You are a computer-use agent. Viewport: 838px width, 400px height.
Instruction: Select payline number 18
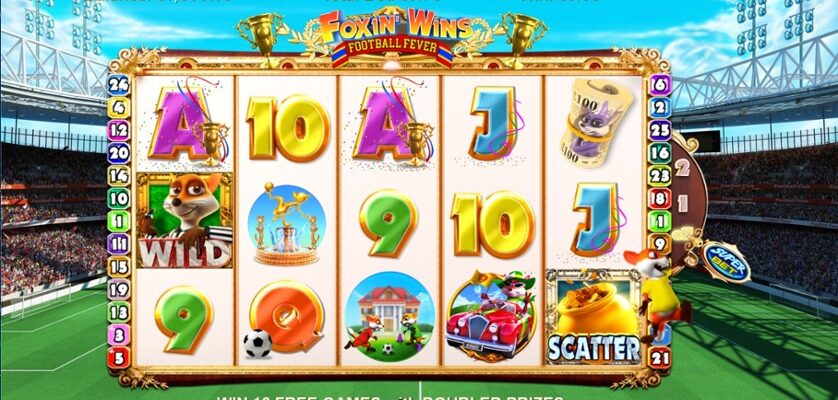660,198
